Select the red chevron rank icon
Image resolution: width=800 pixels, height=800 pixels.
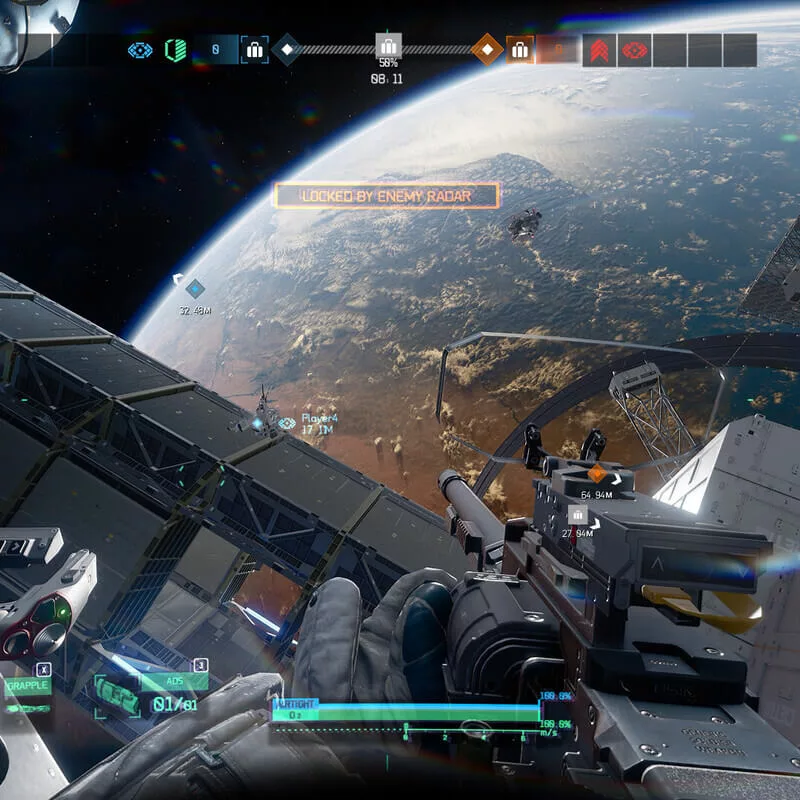pyautogui.click(x=601, y=49)
